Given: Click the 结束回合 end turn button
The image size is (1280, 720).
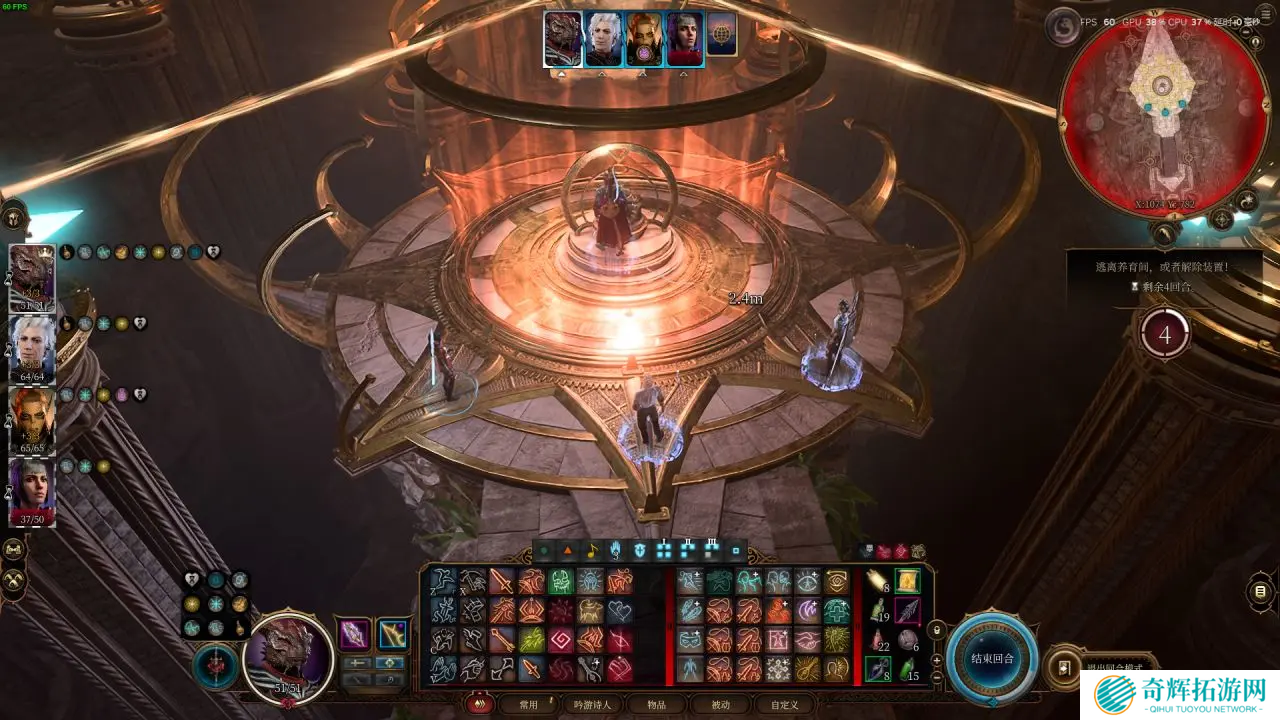Looking at the screenshot, I should coord(993,658).
